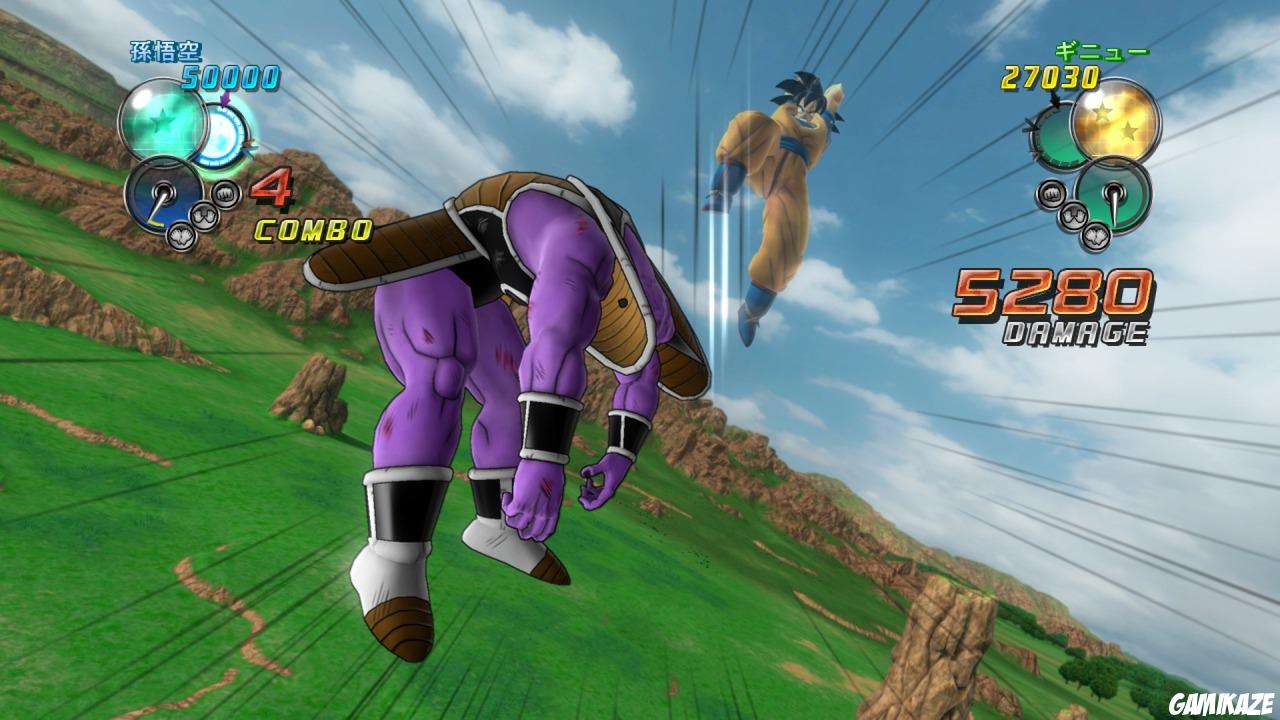Click Ginyu's name label ギニュー

pyautogui.click(x=1099, y=52)
